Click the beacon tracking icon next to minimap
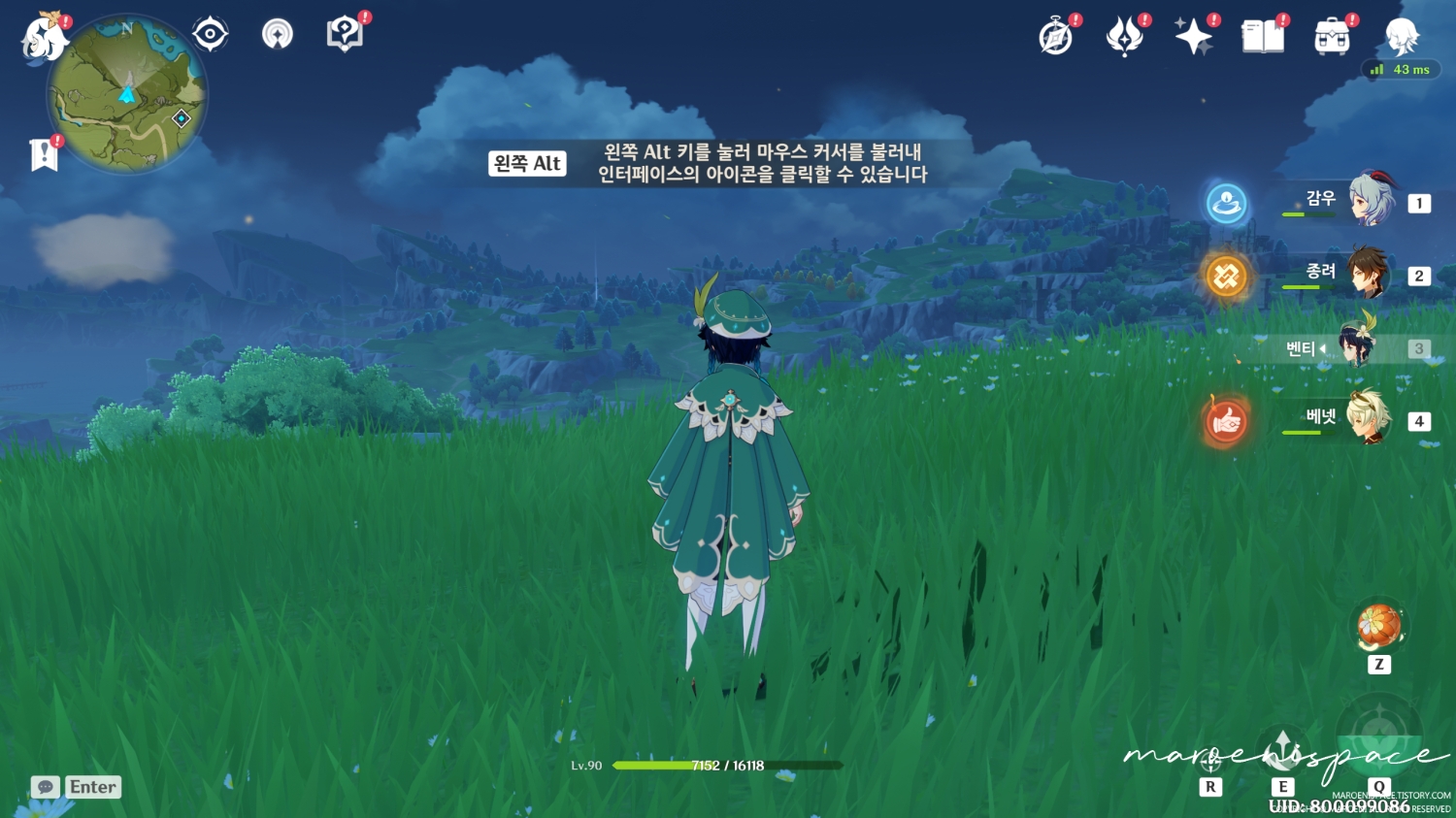 pos(277,32)
